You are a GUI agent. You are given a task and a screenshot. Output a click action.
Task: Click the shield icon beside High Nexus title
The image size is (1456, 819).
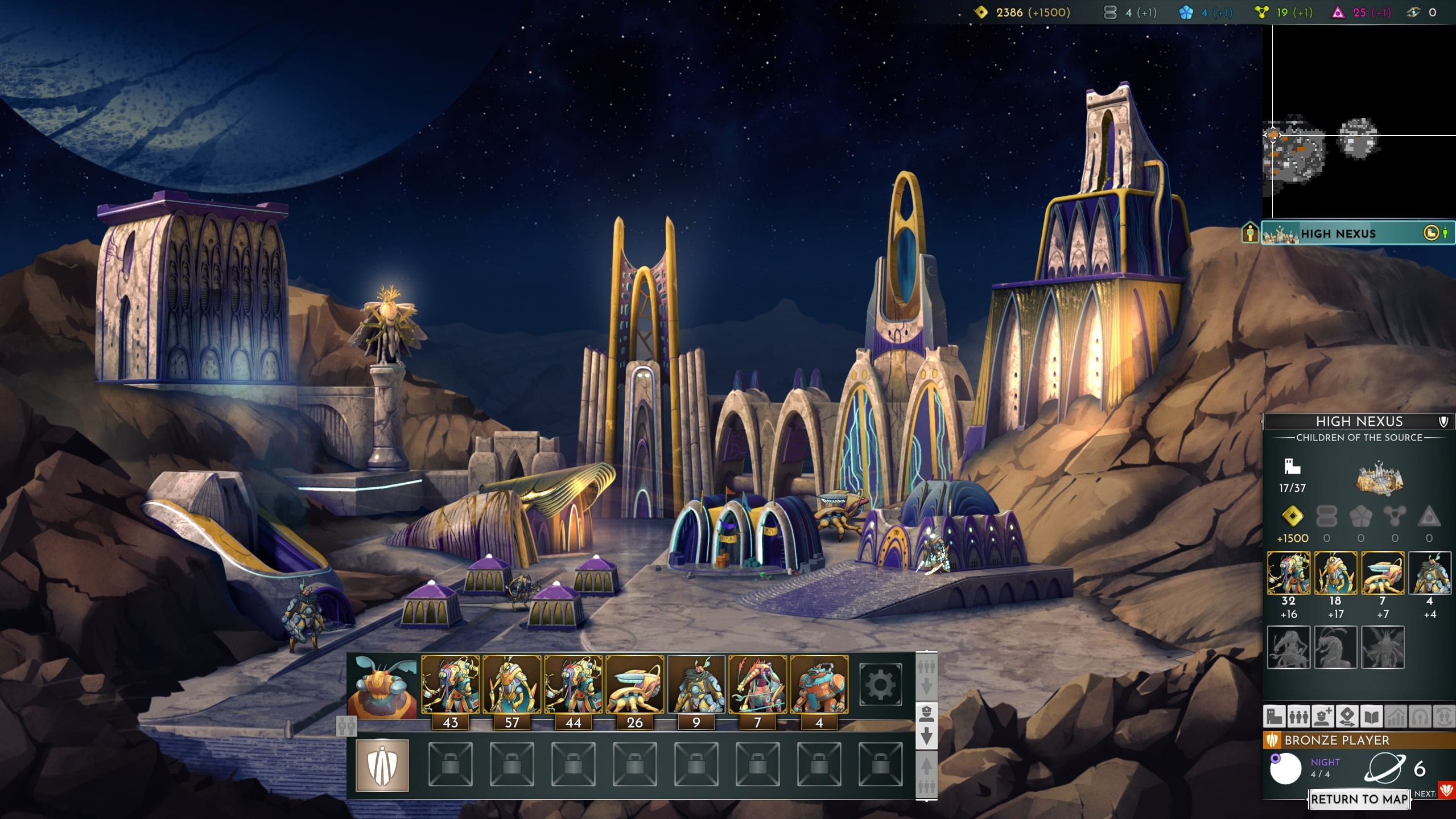(x=1443, y=422)
